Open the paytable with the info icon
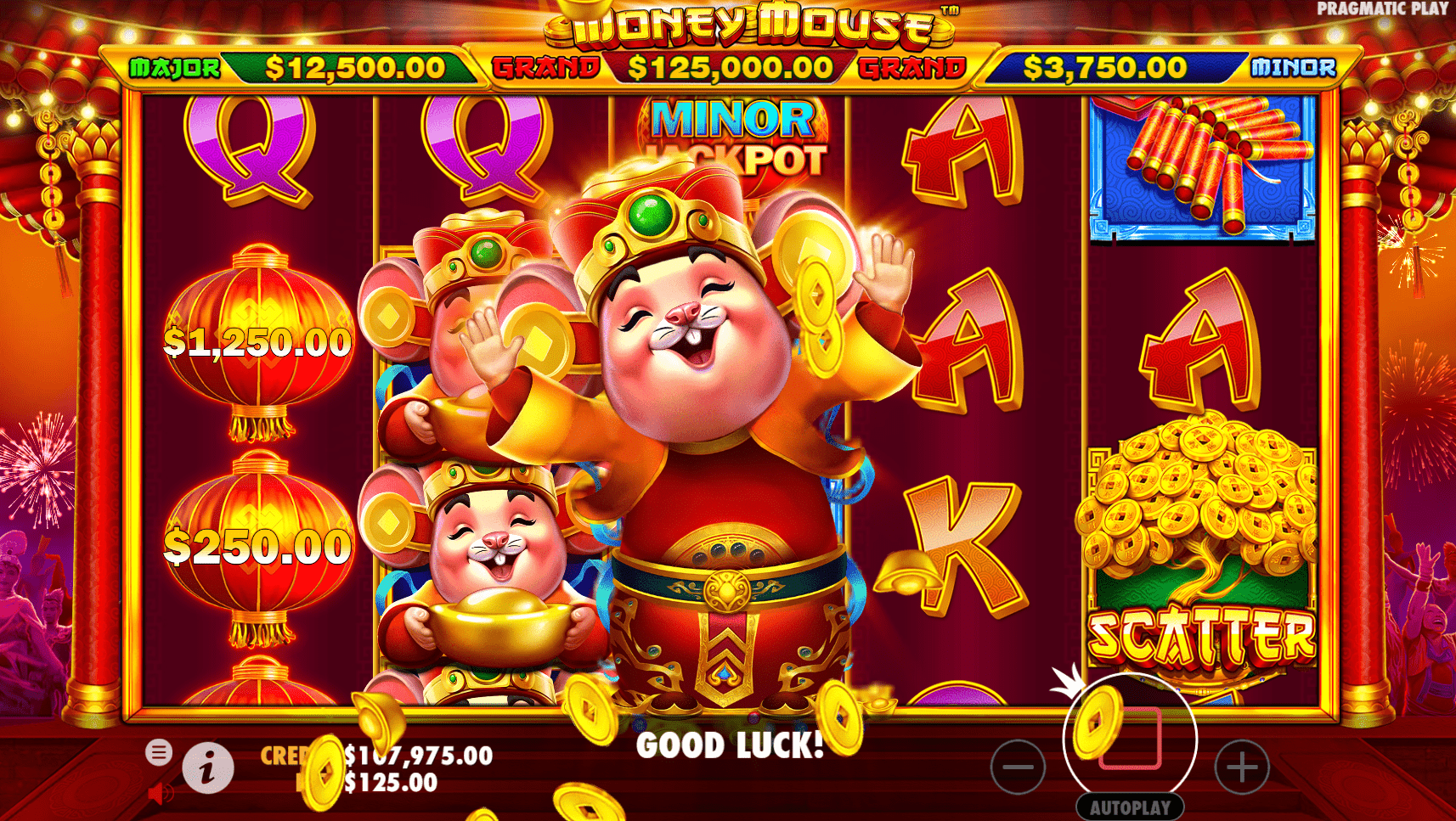The height and width of the screenshot is (821, 1456). tap(207, 769)
